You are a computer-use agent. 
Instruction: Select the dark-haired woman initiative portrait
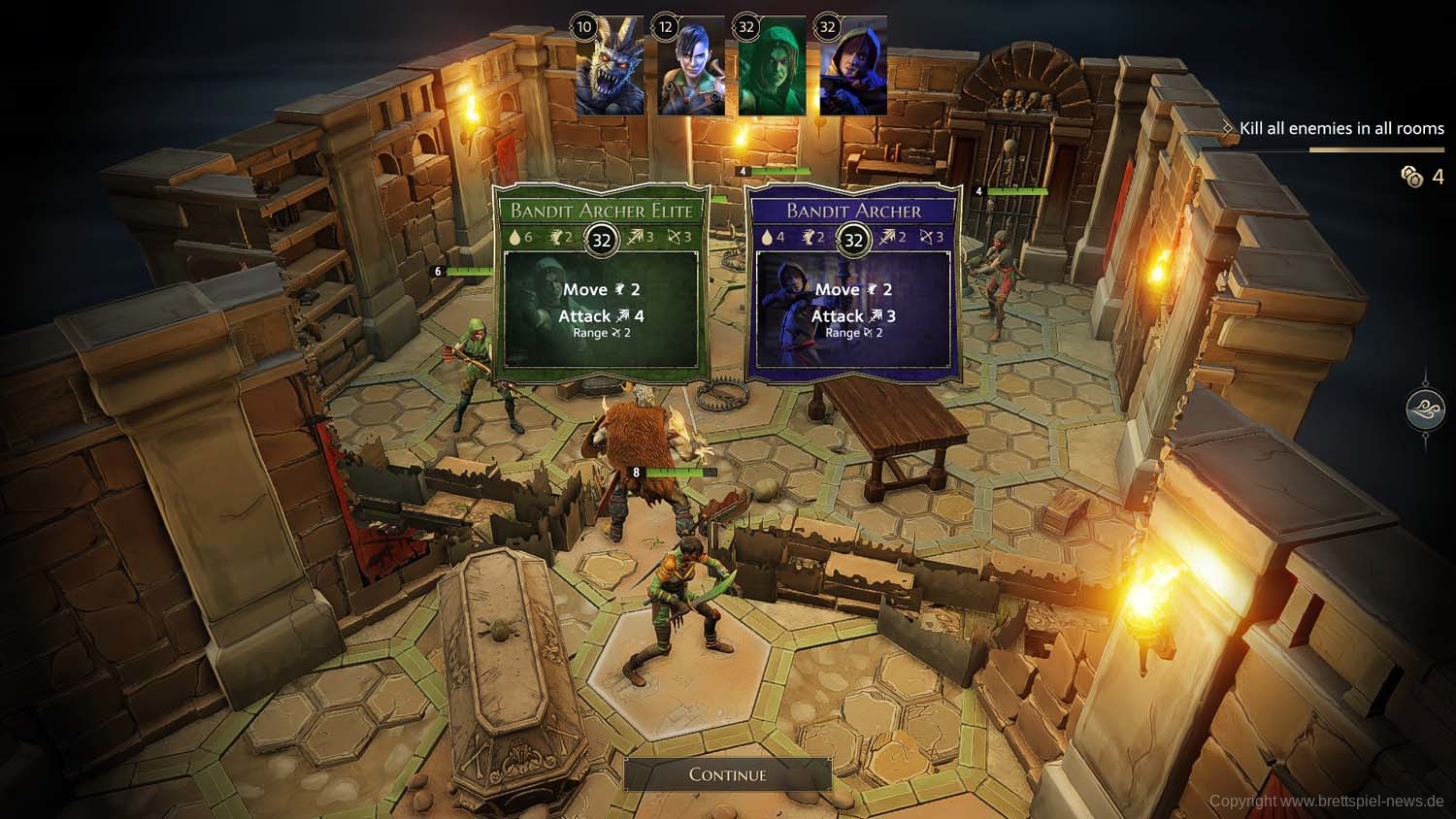(x=690, y=68)
